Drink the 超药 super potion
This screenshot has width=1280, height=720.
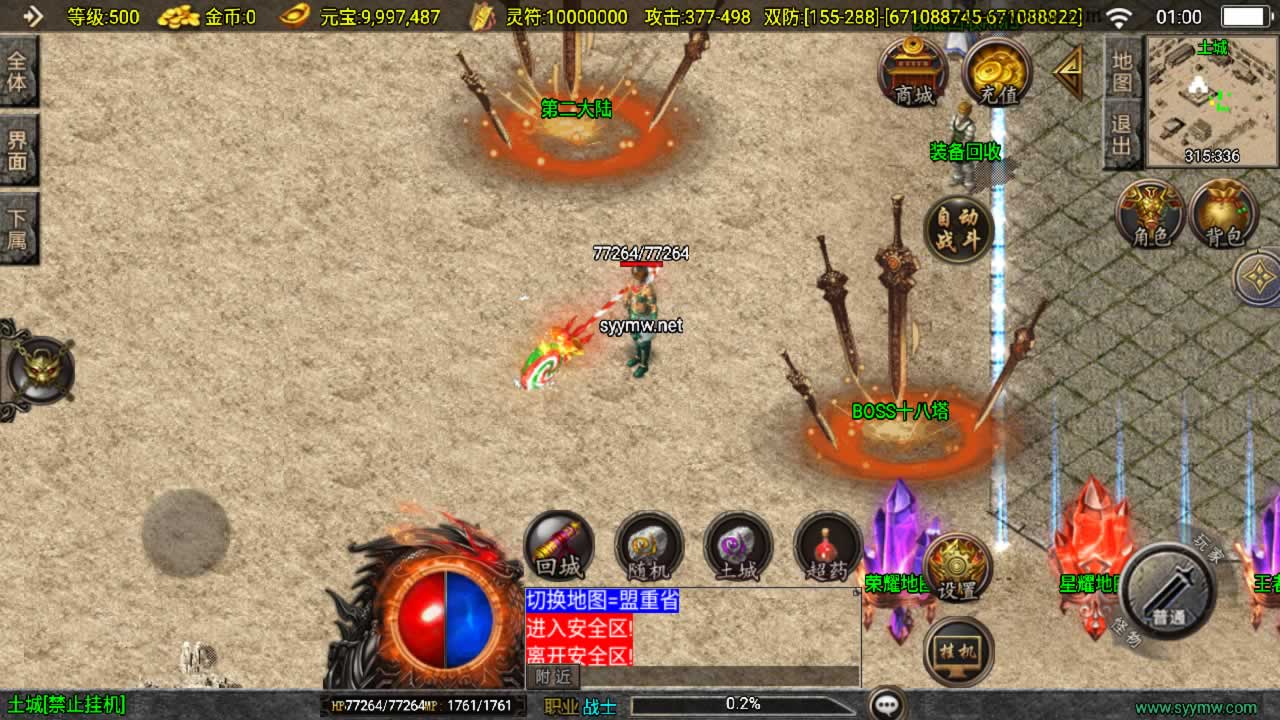pos(827,547)
